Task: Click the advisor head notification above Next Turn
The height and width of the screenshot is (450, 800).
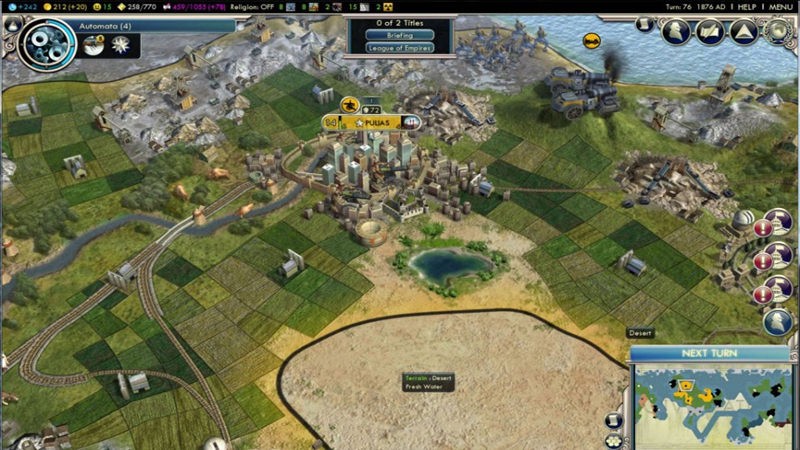Action: click(x=778, y=322)
